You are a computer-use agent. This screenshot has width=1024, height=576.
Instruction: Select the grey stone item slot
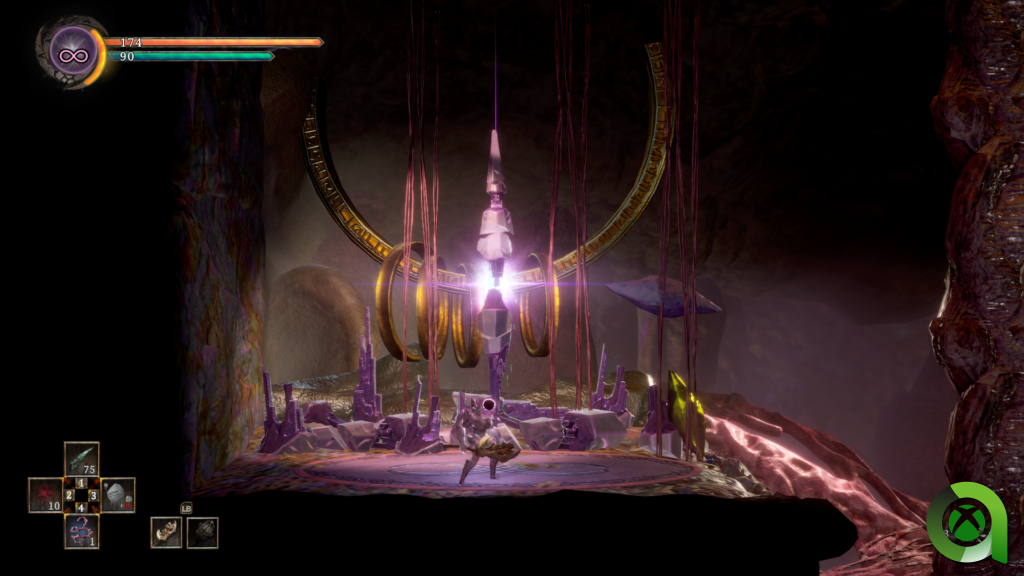pyautogui.click(x=117, y=495)
